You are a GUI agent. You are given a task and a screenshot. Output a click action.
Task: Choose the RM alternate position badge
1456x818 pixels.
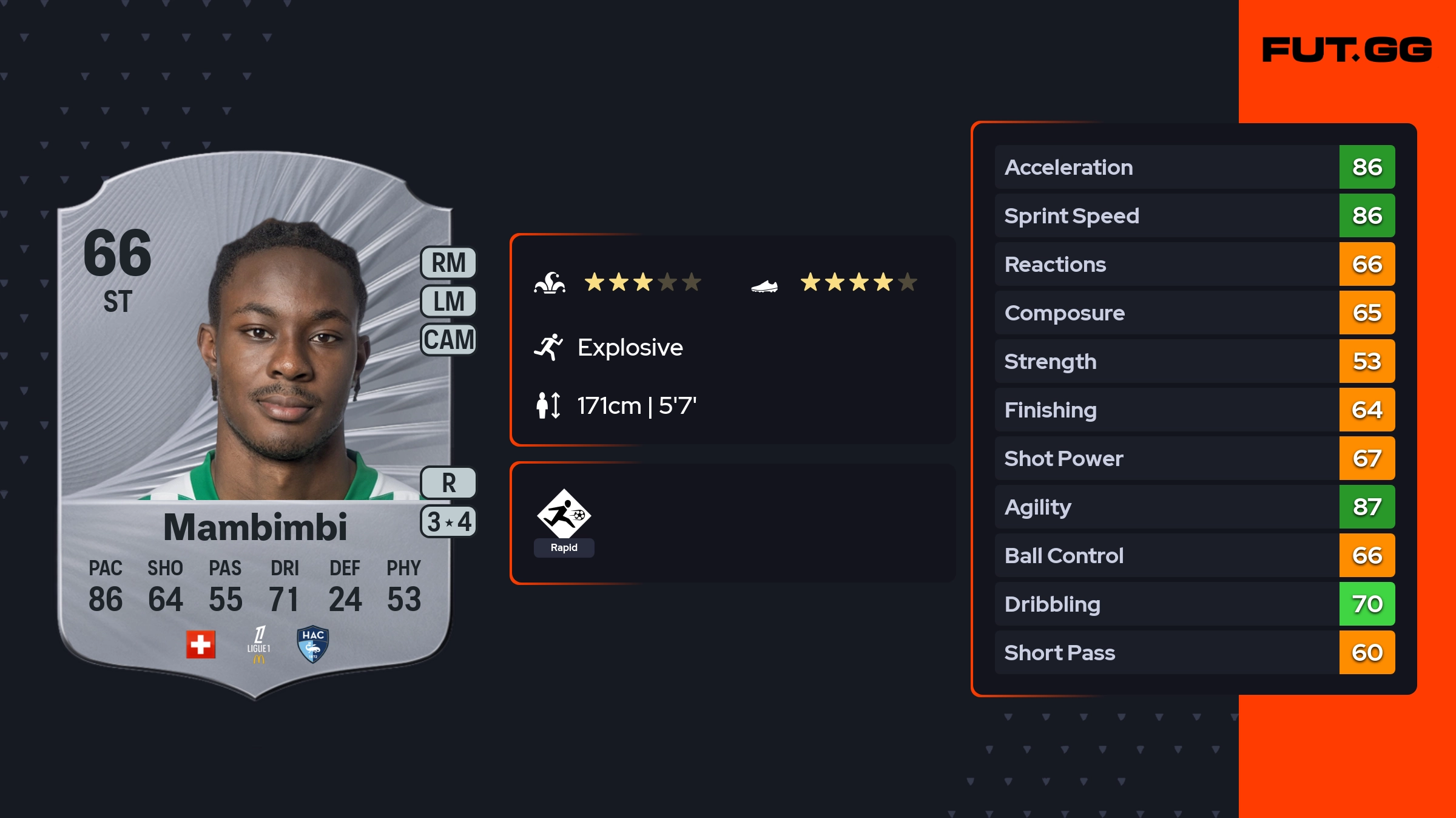[x=448, y=263]
